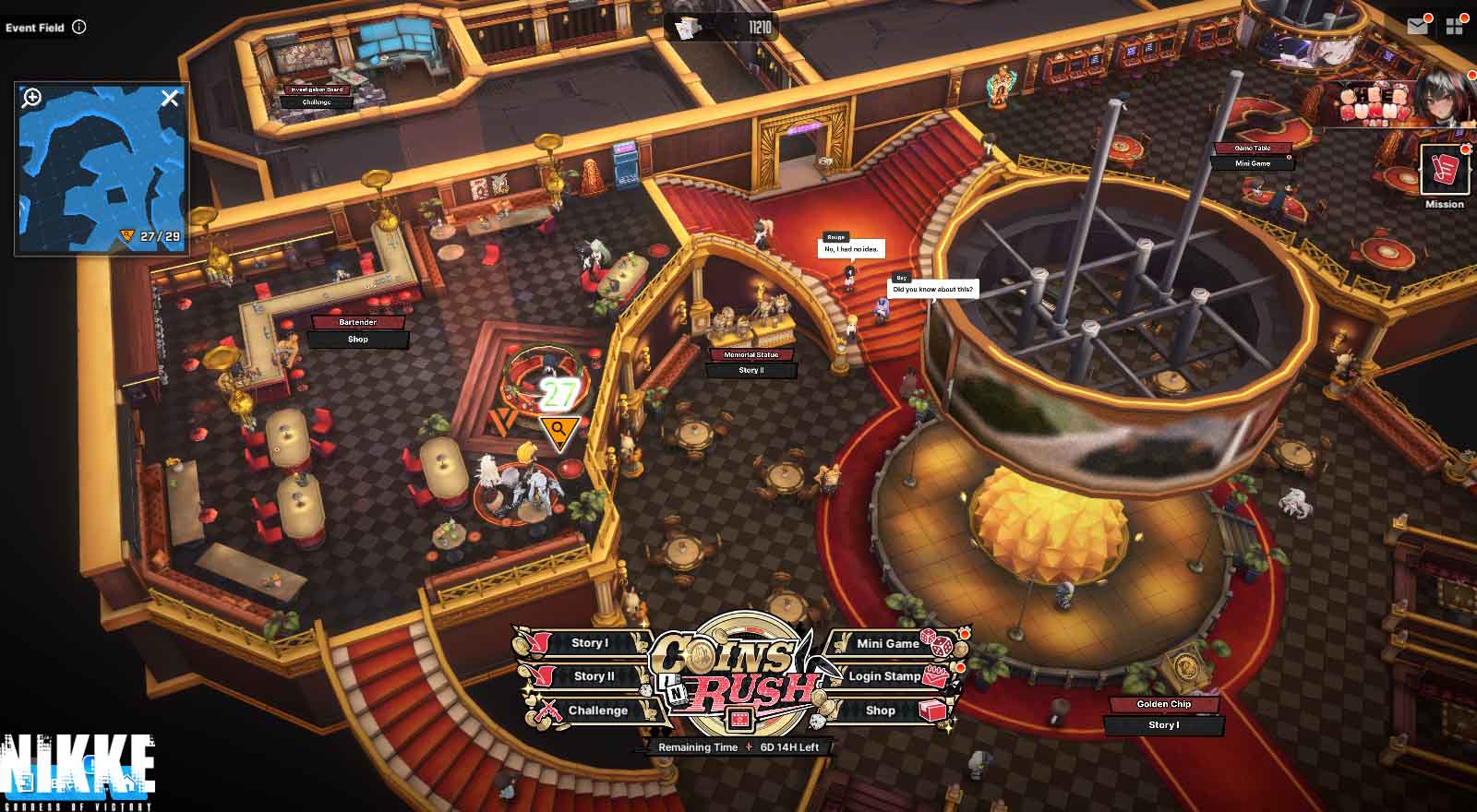Screen dimensions: 1477x812
Task: Close the minimap panel
Action: pyautogui.click(x=170, y=98)
